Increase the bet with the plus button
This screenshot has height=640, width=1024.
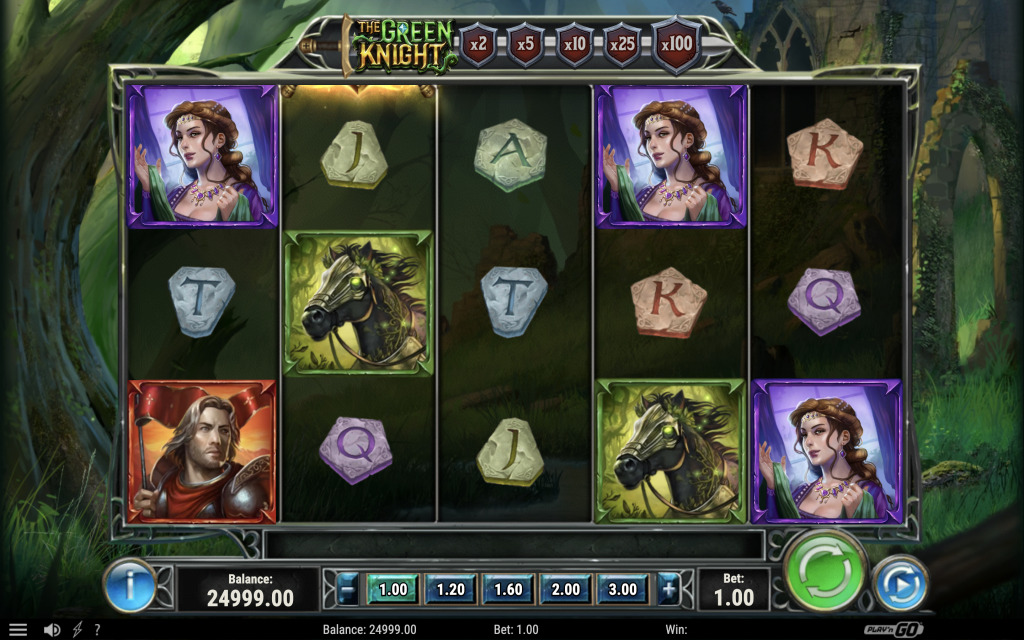(x=667, y=589)
